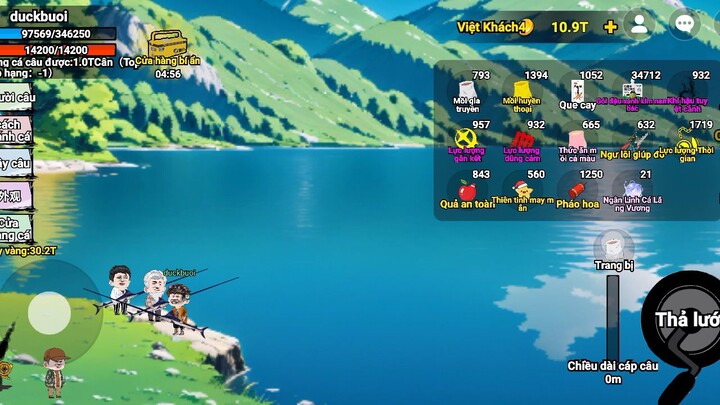Choose the Que cay item
Screen dimensions: 720x405
click(x=577, y=90)
